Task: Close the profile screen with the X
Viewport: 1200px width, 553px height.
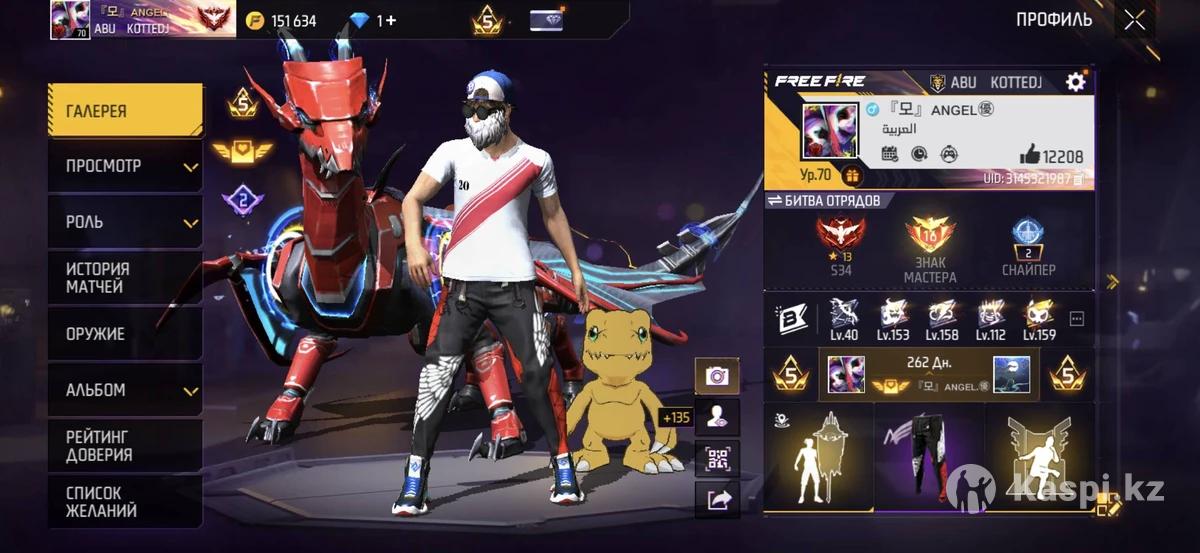Action: [x=1134, y=20]
